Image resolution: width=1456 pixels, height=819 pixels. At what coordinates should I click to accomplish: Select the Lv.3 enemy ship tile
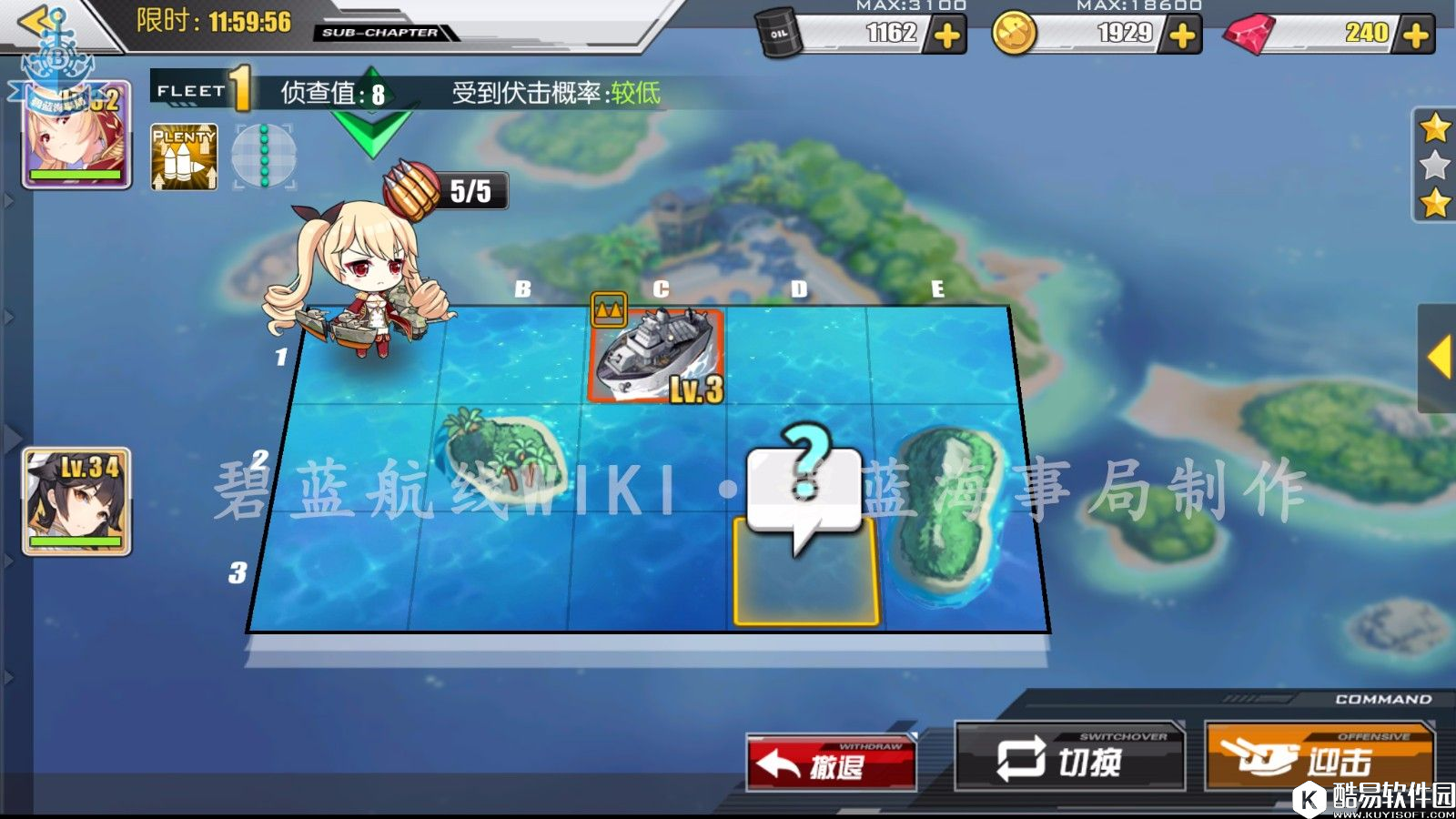pos(657,357)
